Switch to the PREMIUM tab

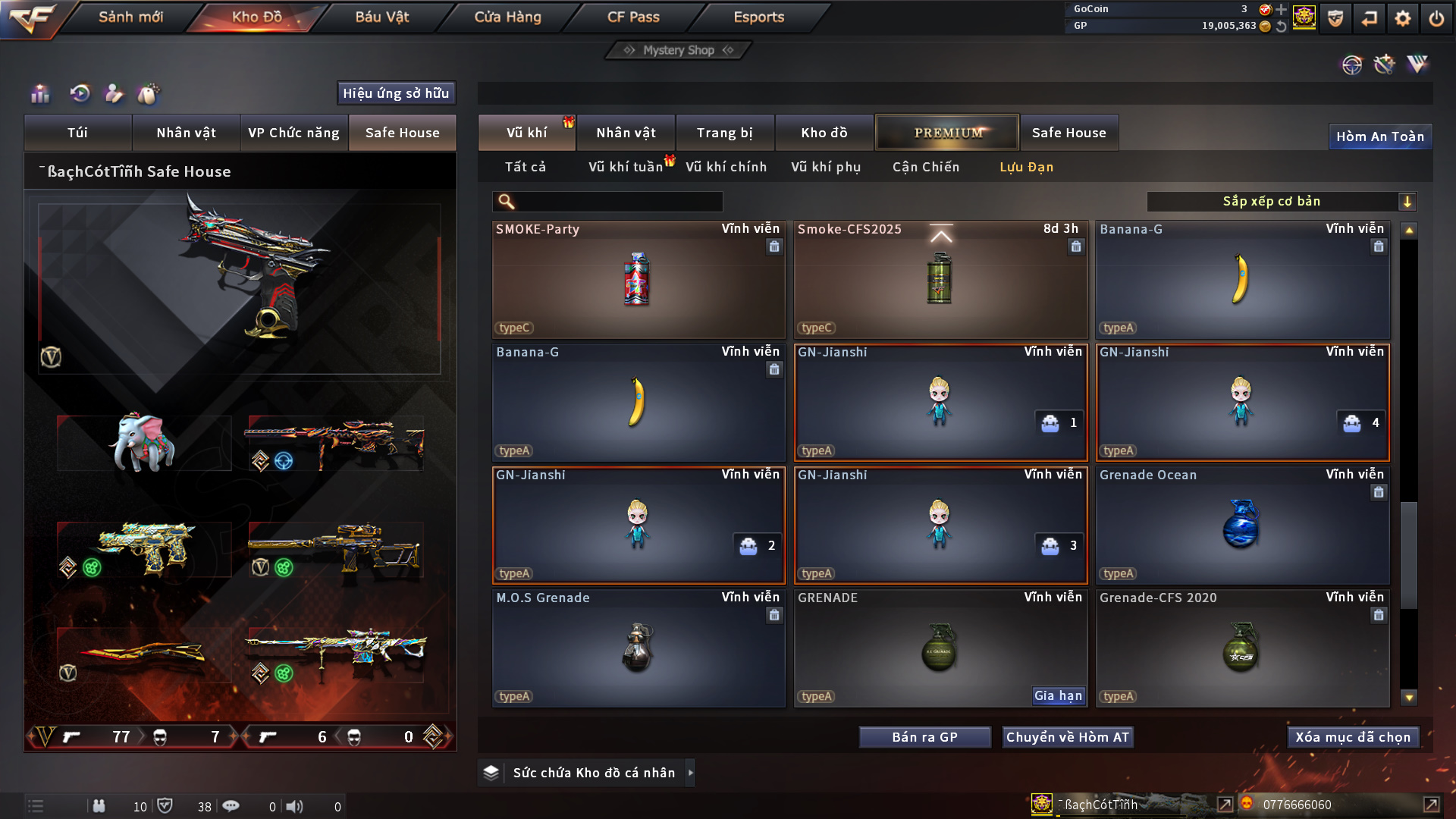coord(947,133)
